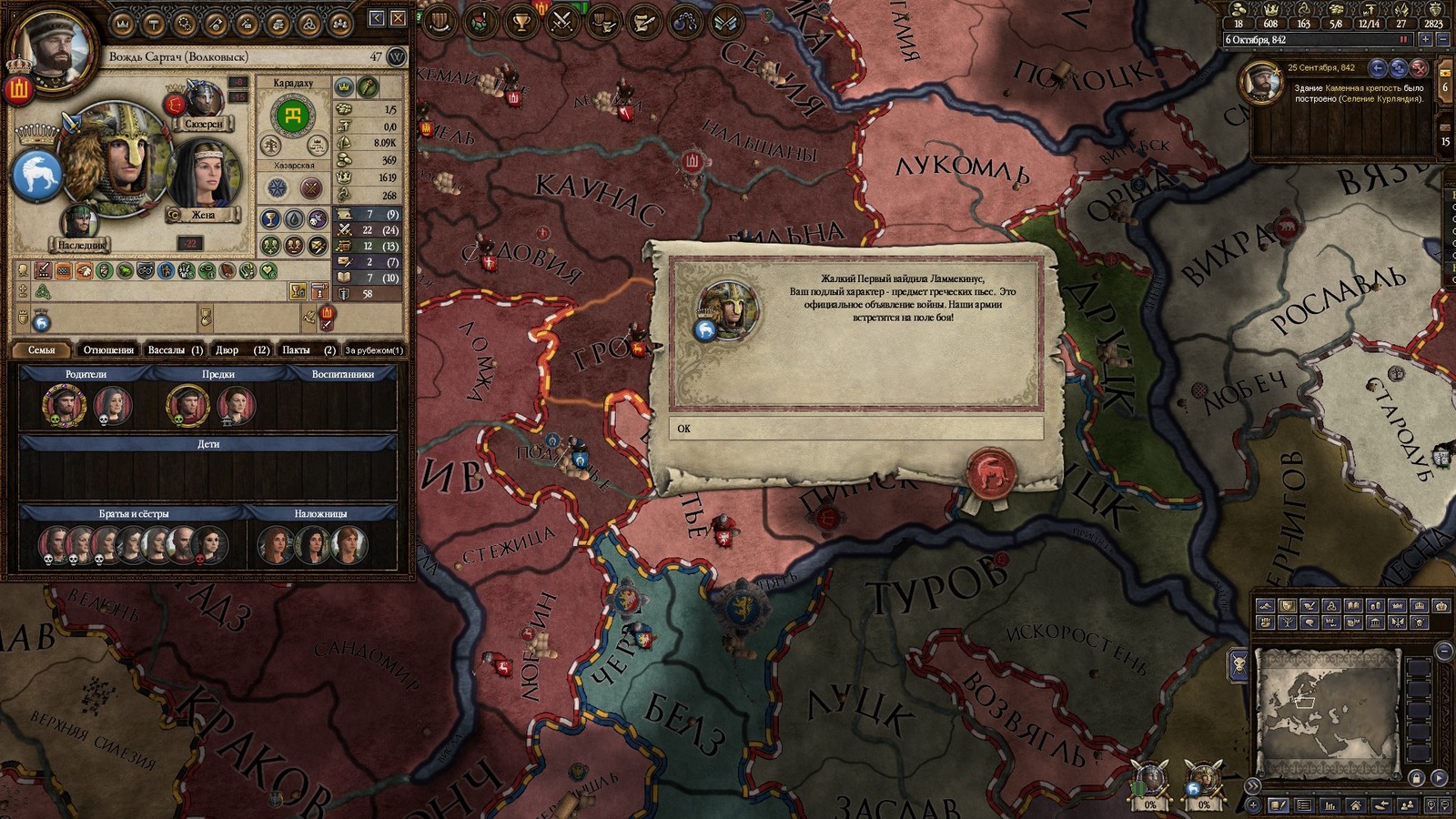1456x819 pixels.
Task: Open the Вассалы tab
Action: 175,349
